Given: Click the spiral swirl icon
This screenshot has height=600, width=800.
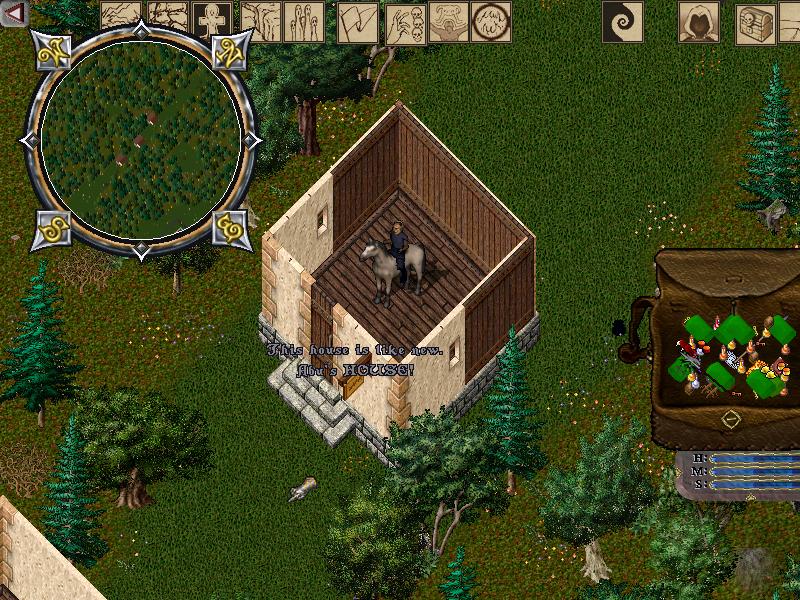Looking at the screenshot, I should pyautogui.click(x=622, y=21).
